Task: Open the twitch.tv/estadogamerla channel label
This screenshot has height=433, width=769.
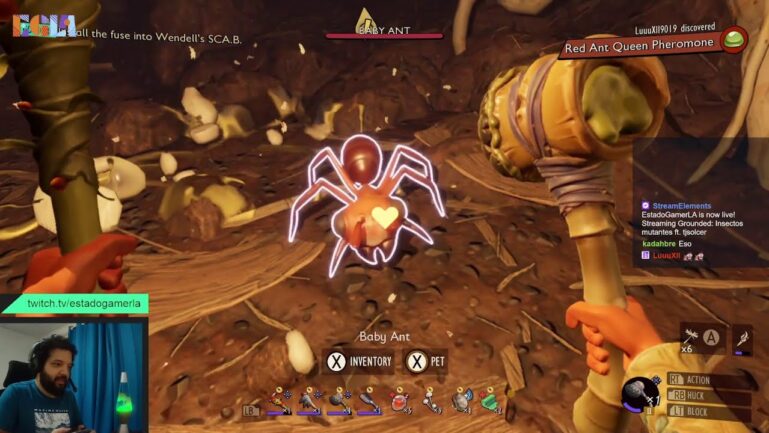Action: [86, 302]
